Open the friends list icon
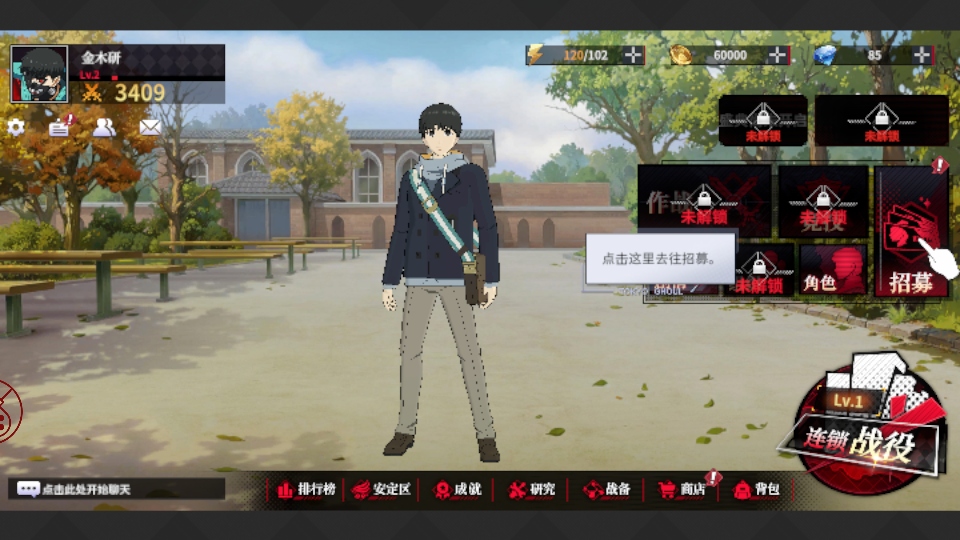This screenshot has width=960, height=540. (x=104, y=127)
